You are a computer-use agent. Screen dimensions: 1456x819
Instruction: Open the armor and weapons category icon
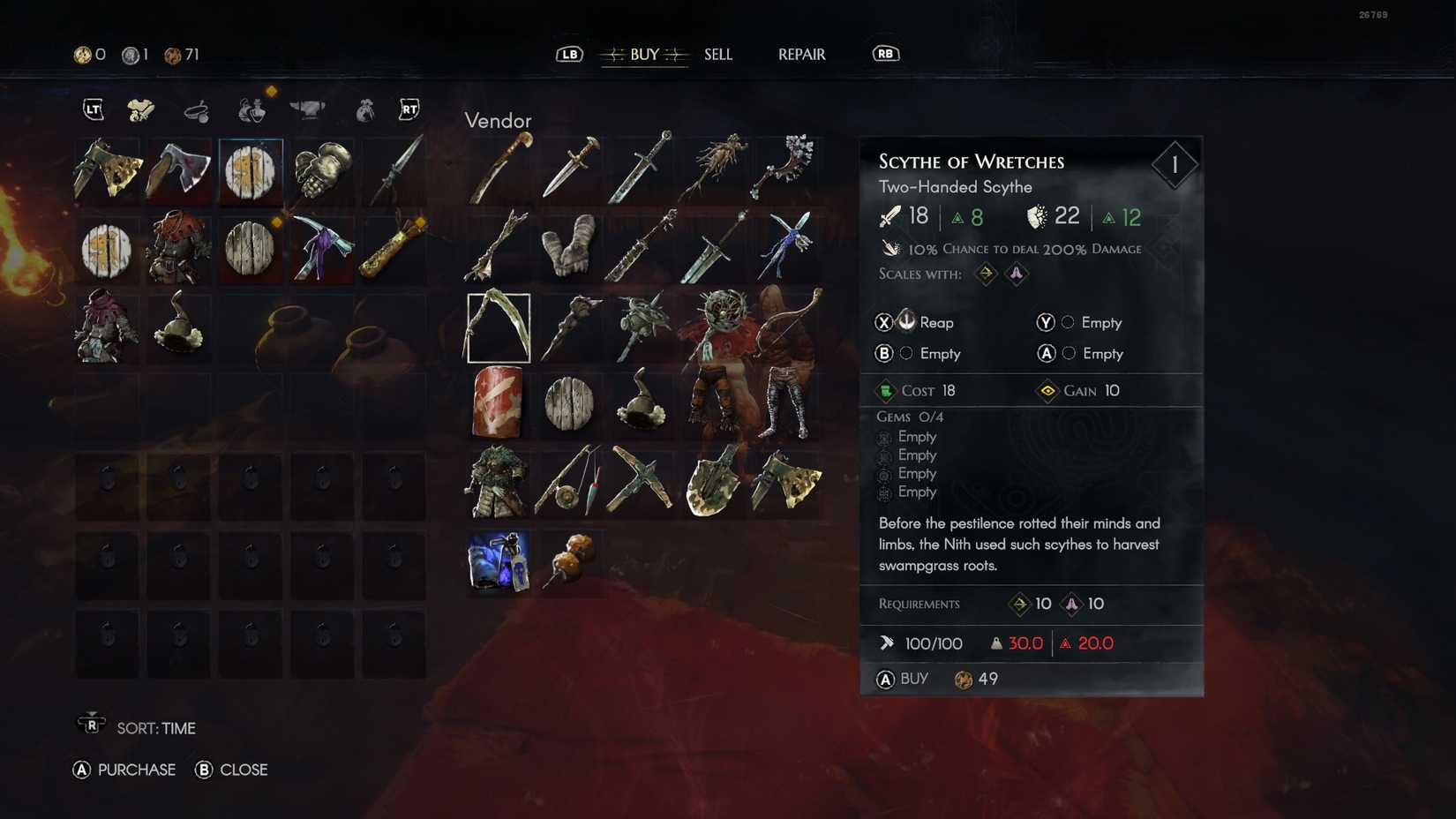pyautogui.click(x=141, y=110)
